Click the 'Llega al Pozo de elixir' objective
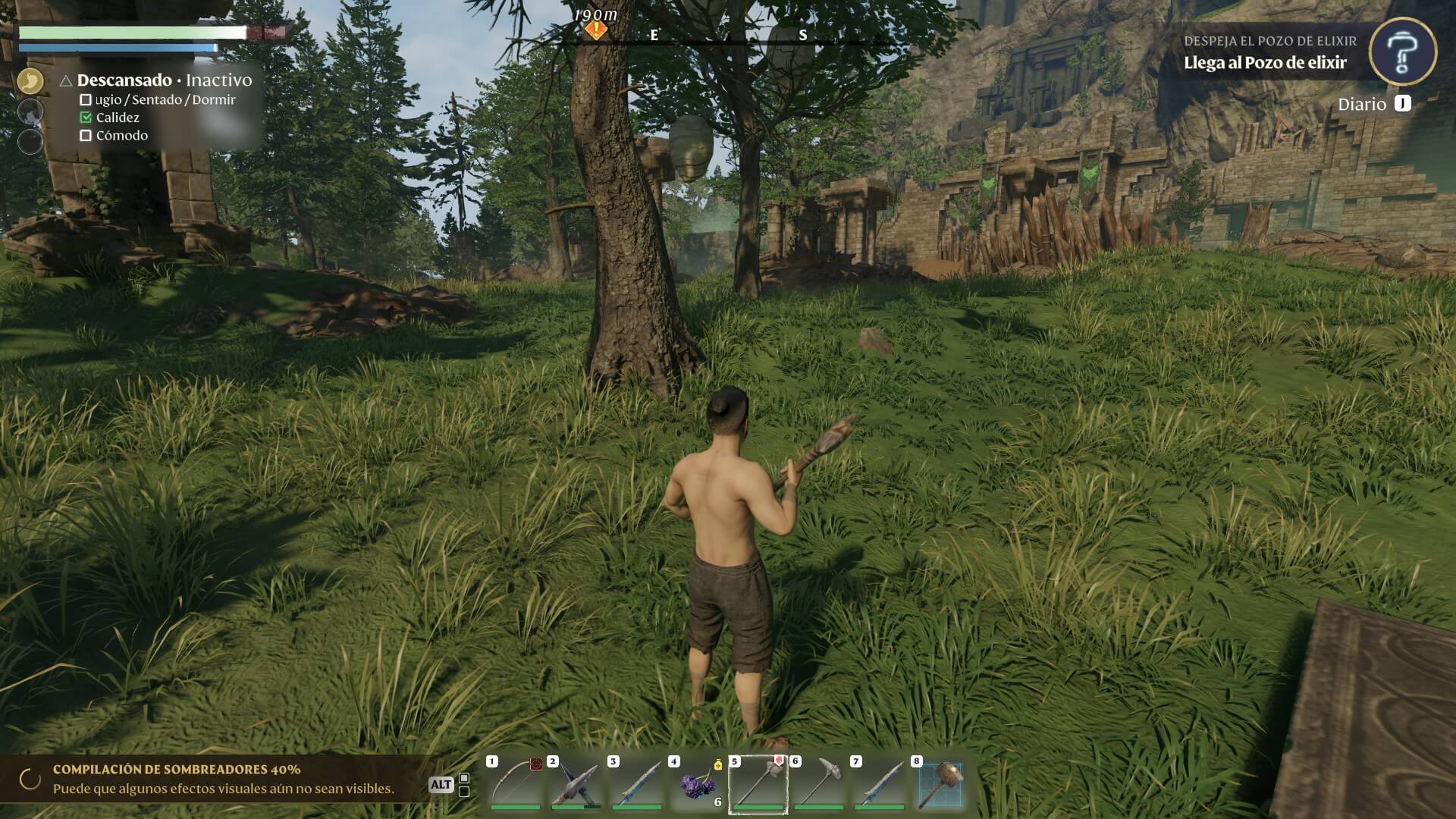 (x=1265, y=63)
